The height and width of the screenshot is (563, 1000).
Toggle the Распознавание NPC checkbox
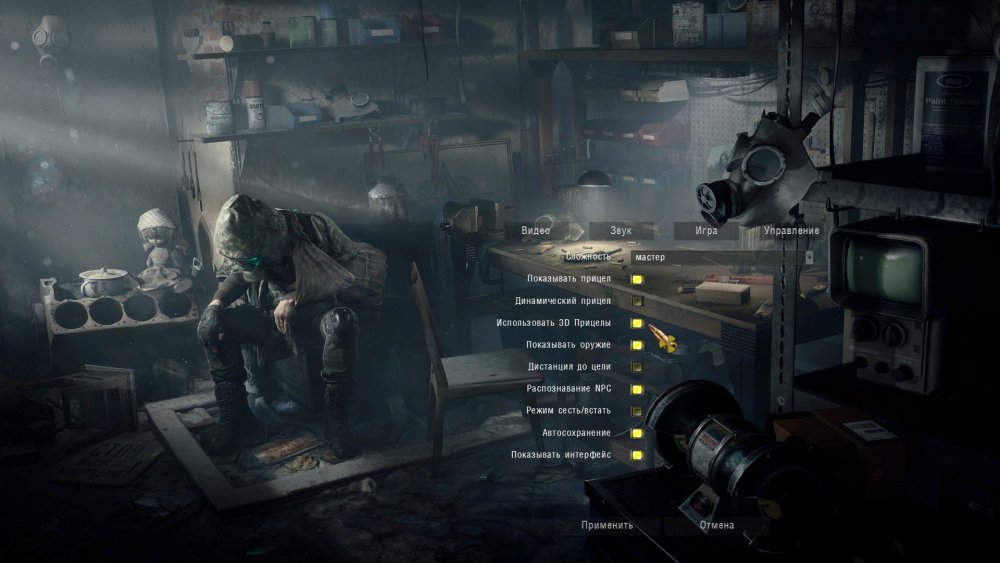pyautogui.click(x=636, y=389)
